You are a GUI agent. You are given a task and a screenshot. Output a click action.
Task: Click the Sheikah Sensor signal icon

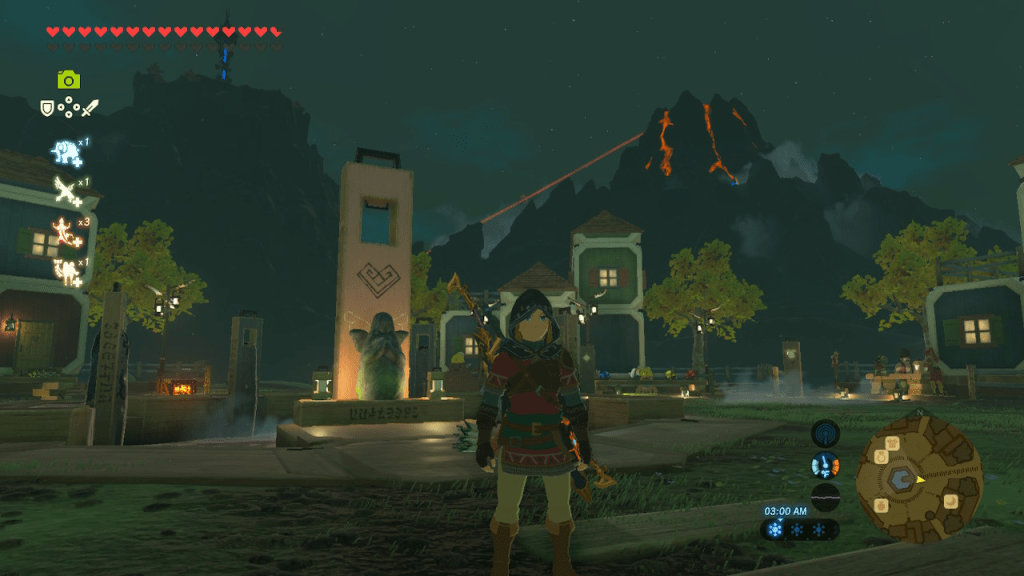tap(825, 433)
